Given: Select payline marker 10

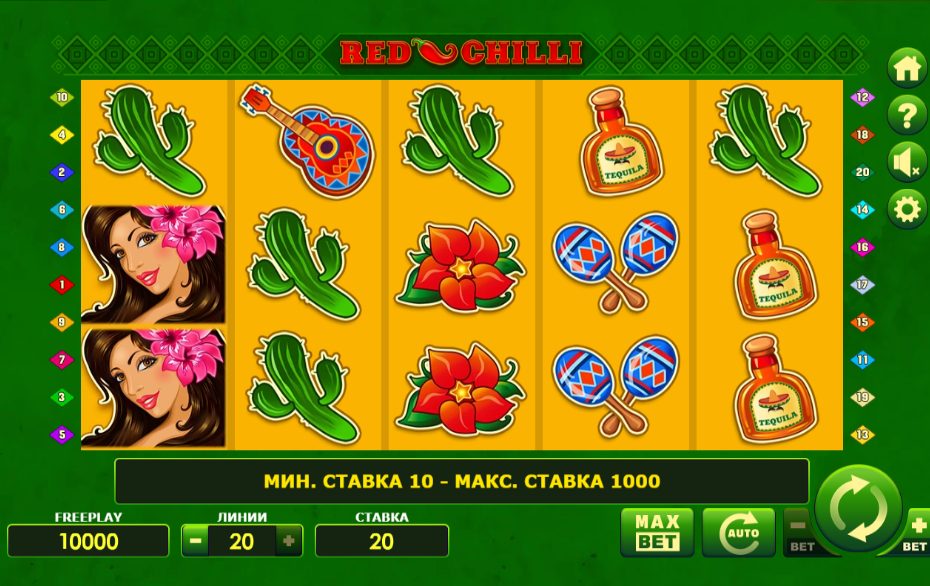Looking at the screenshot, I should 62,98.
